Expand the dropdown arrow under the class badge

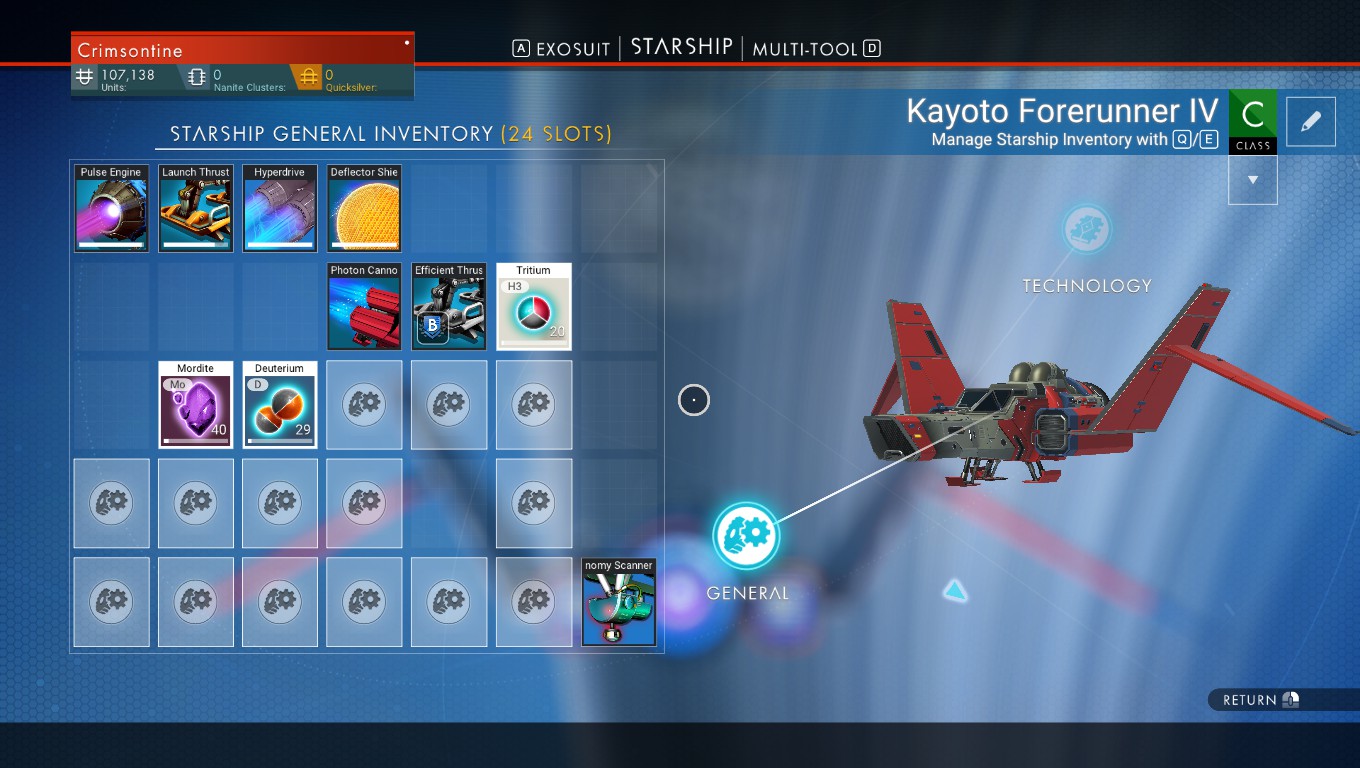1252,181
